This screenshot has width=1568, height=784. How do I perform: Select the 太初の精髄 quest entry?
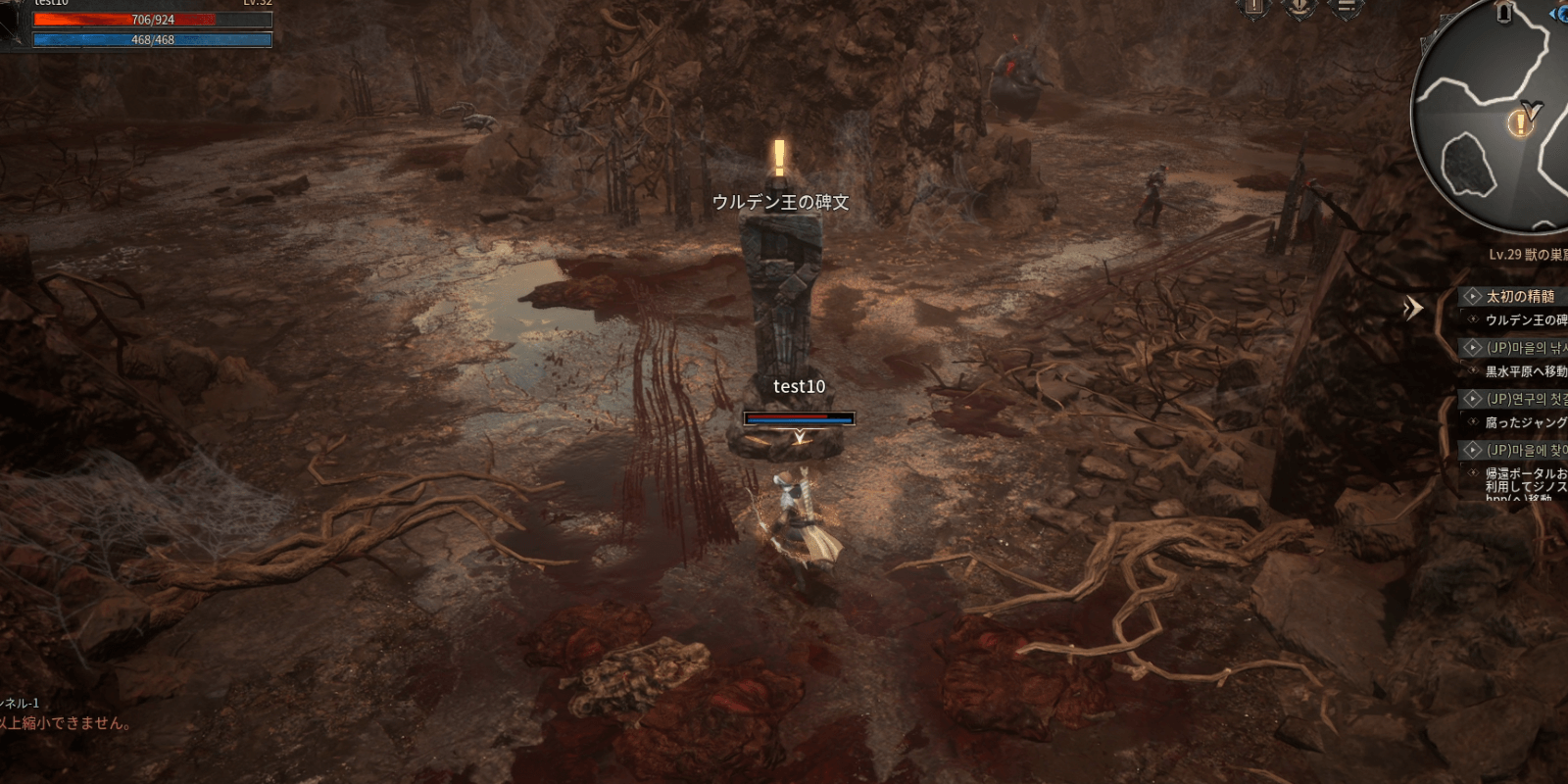tap(1520, 296)
